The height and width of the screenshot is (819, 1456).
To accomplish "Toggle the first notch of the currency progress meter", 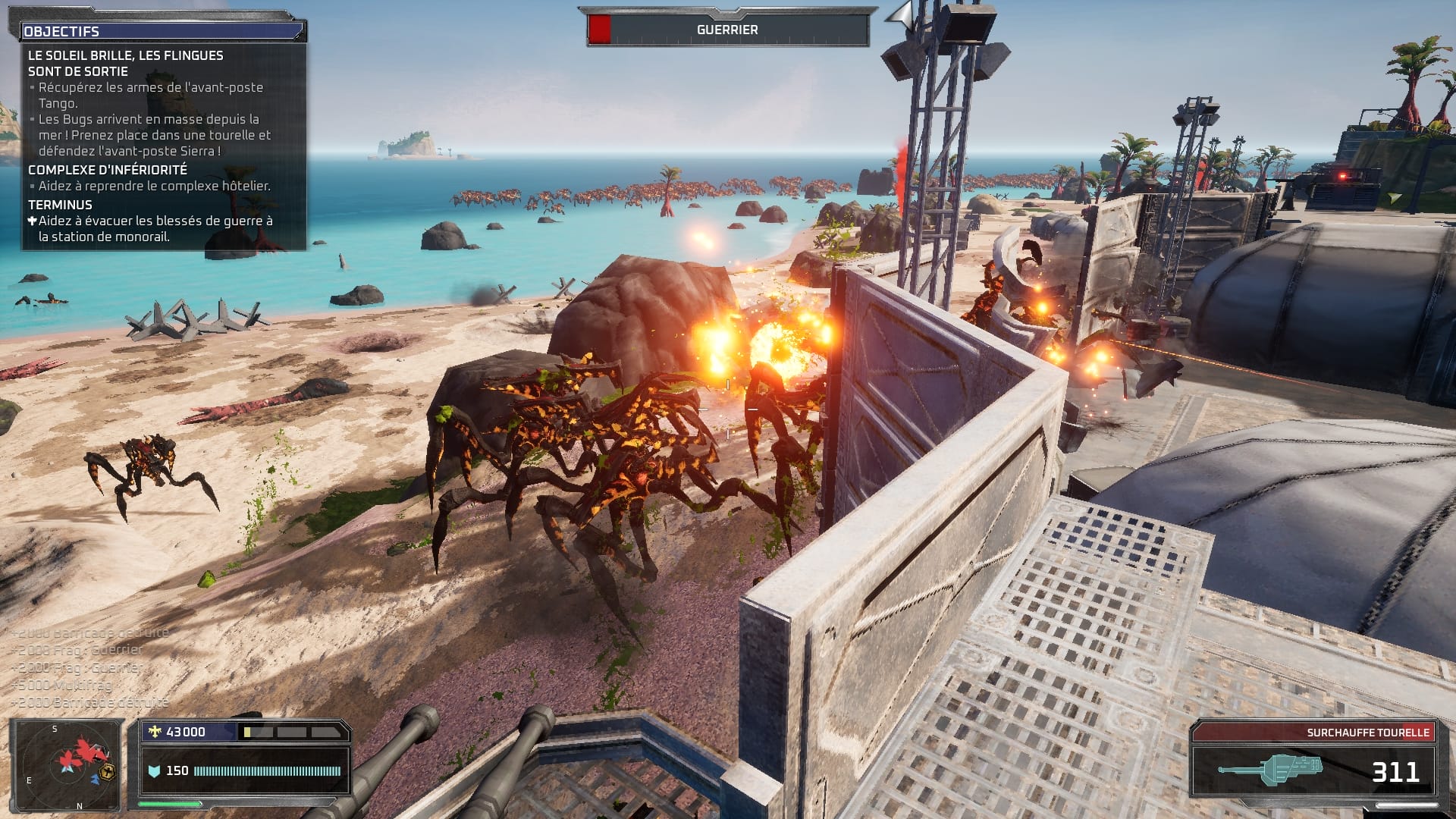I will [248, 732].
